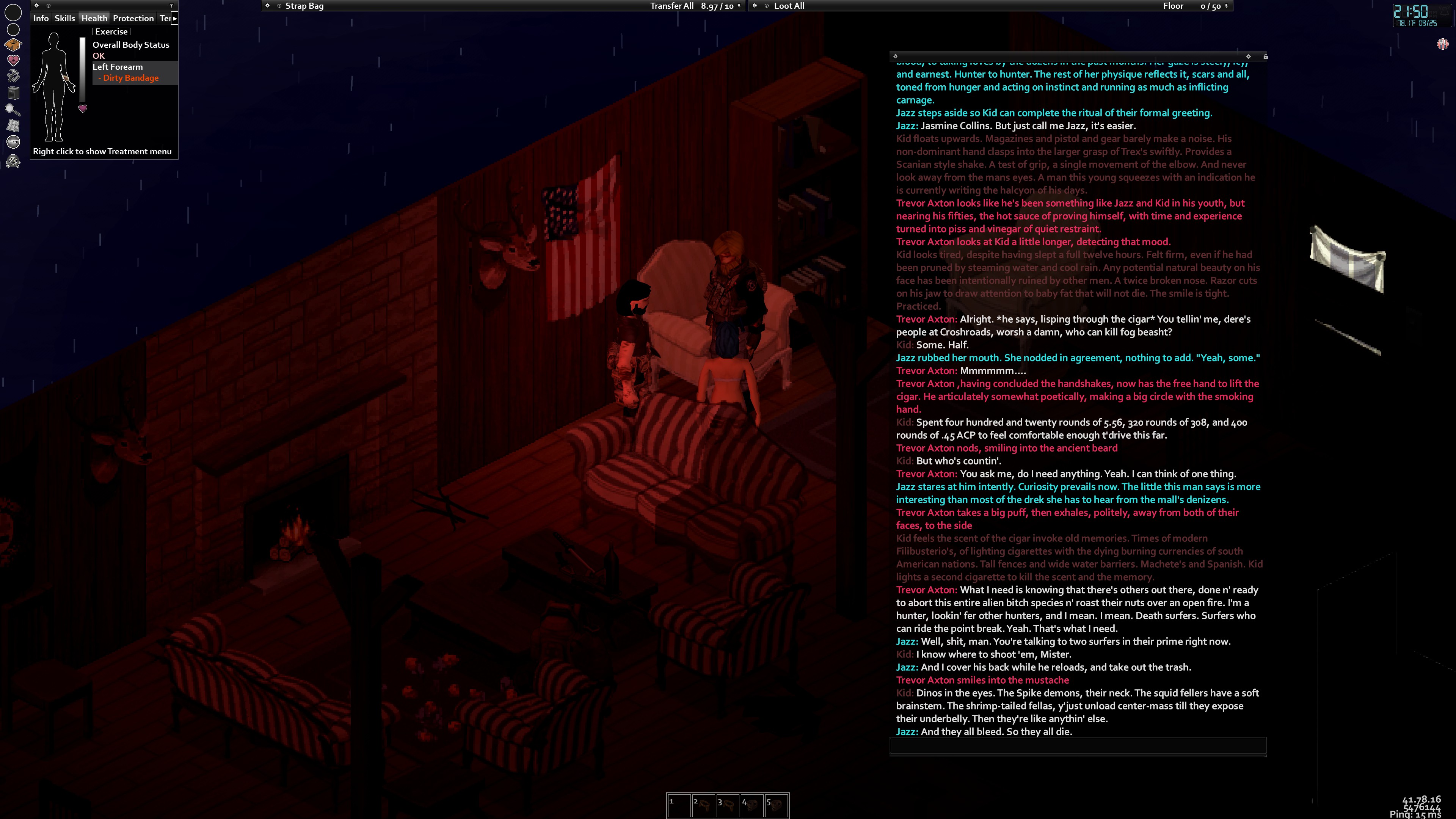Image resolution: width=1456 pixels, height=819 pixels.
Task: Open the cardboard box inventory icon
Action: click(13, 45)
